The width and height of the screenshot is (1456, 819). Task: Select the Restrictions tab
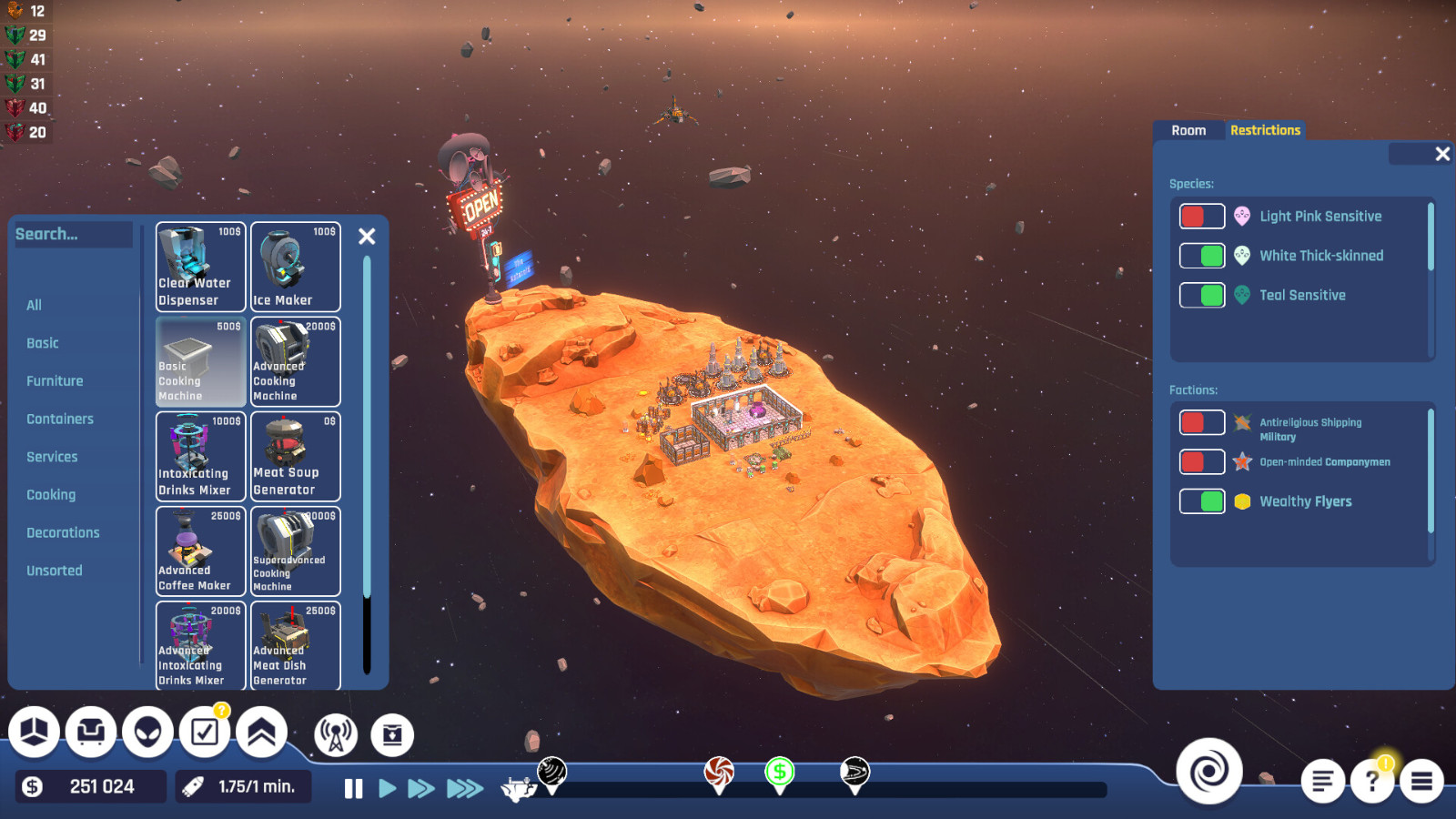coord(1265,130)
